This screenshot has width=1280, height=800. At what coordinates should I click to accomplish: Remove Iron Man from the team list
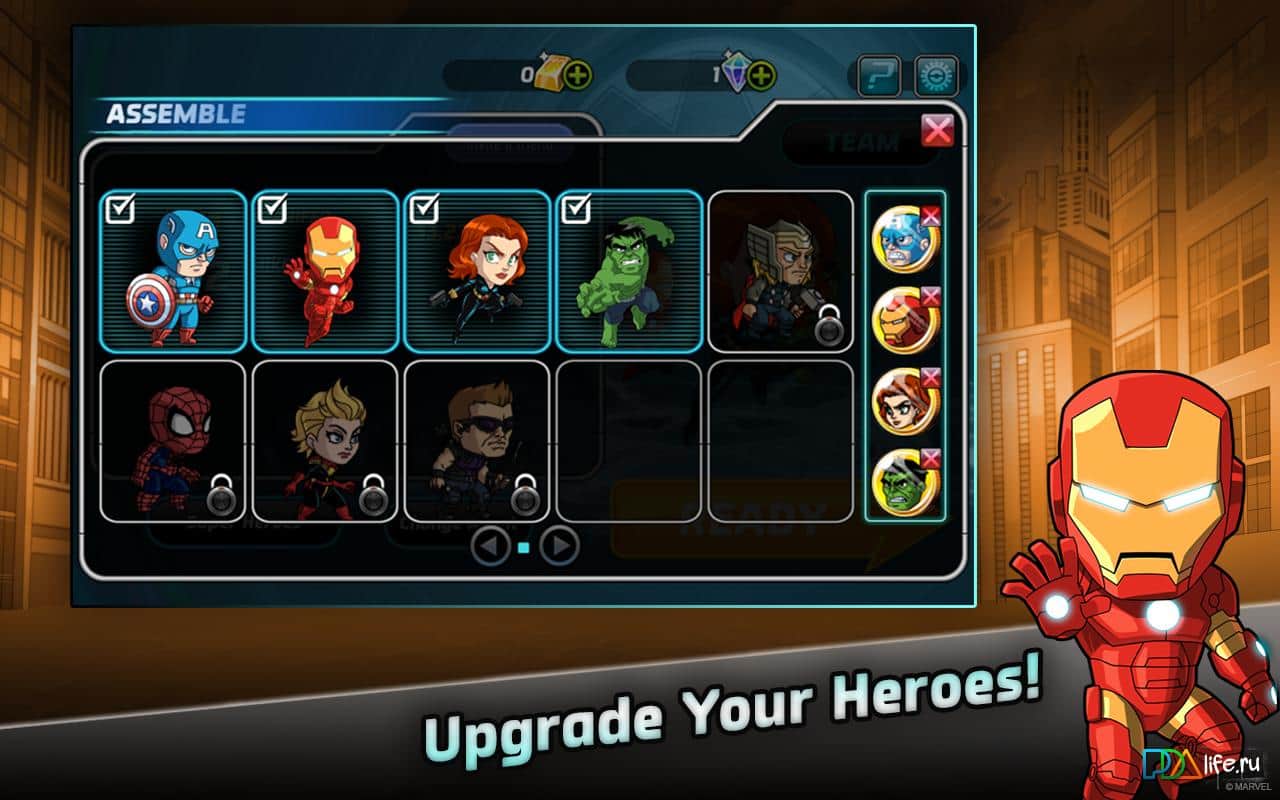930,296
